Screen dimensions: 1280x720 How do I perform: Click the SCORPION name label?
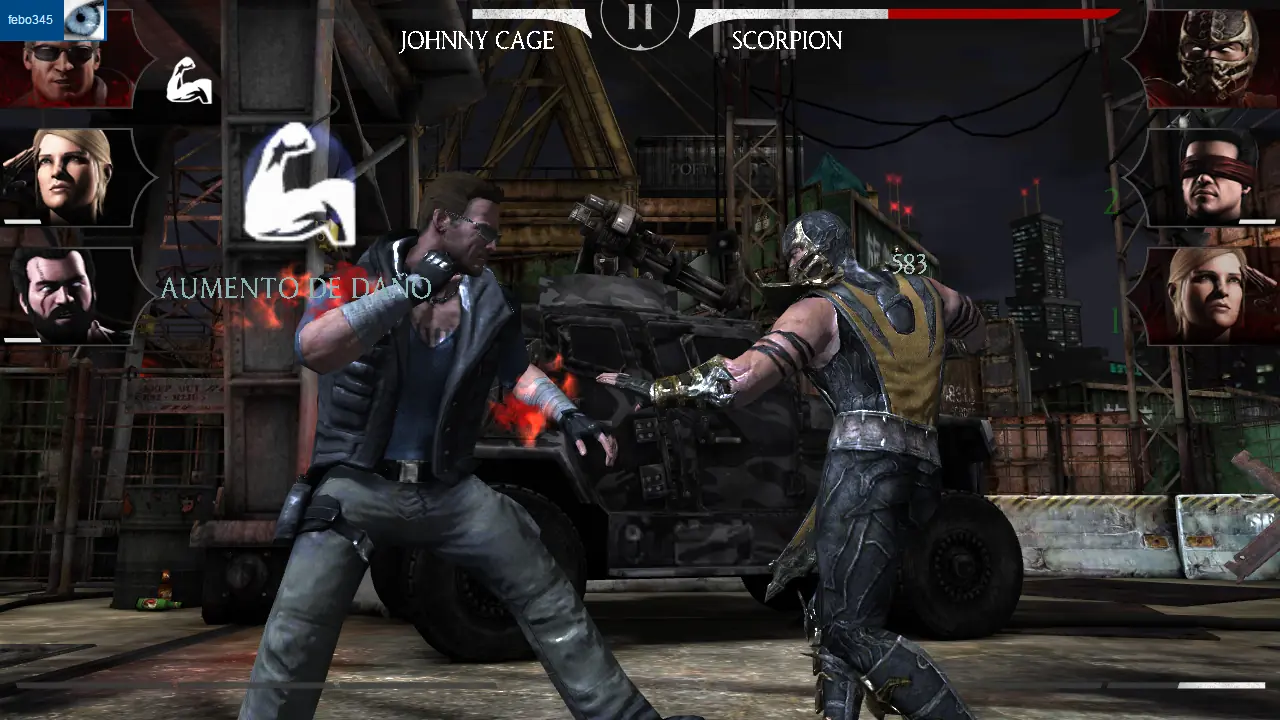point(786,41)
